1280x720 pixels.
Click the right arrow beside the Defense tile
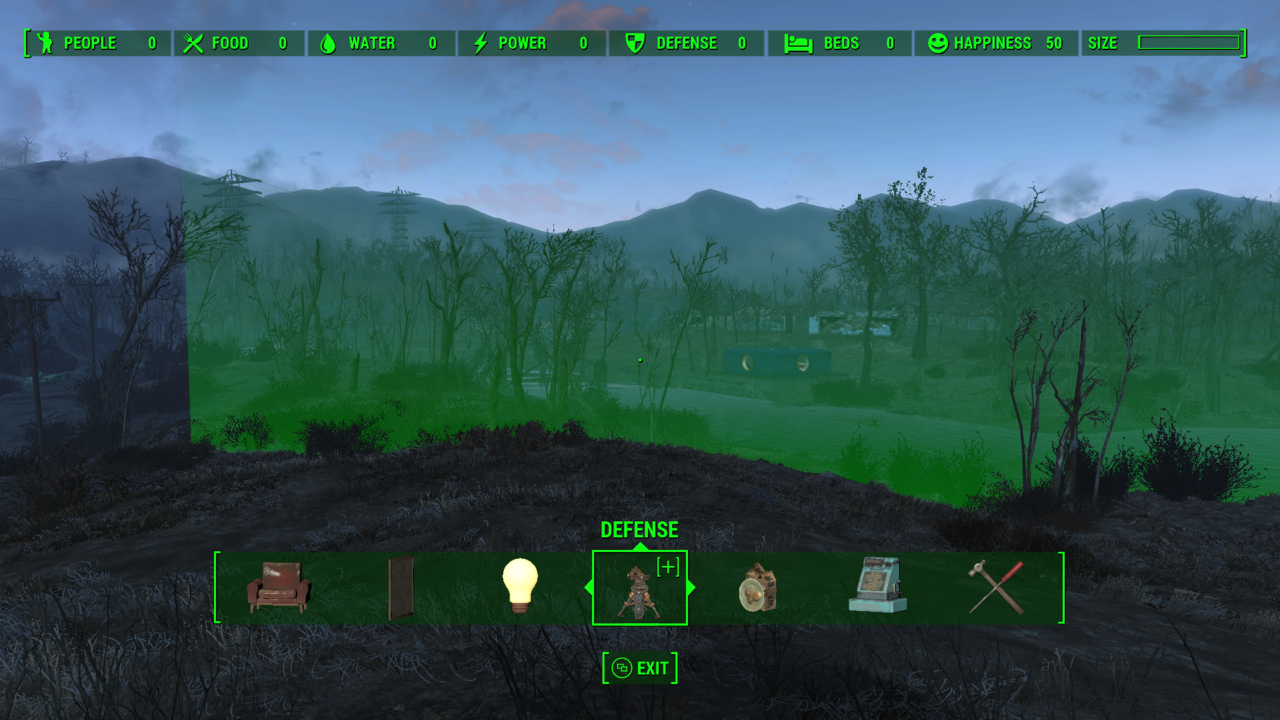click(691, 588)
